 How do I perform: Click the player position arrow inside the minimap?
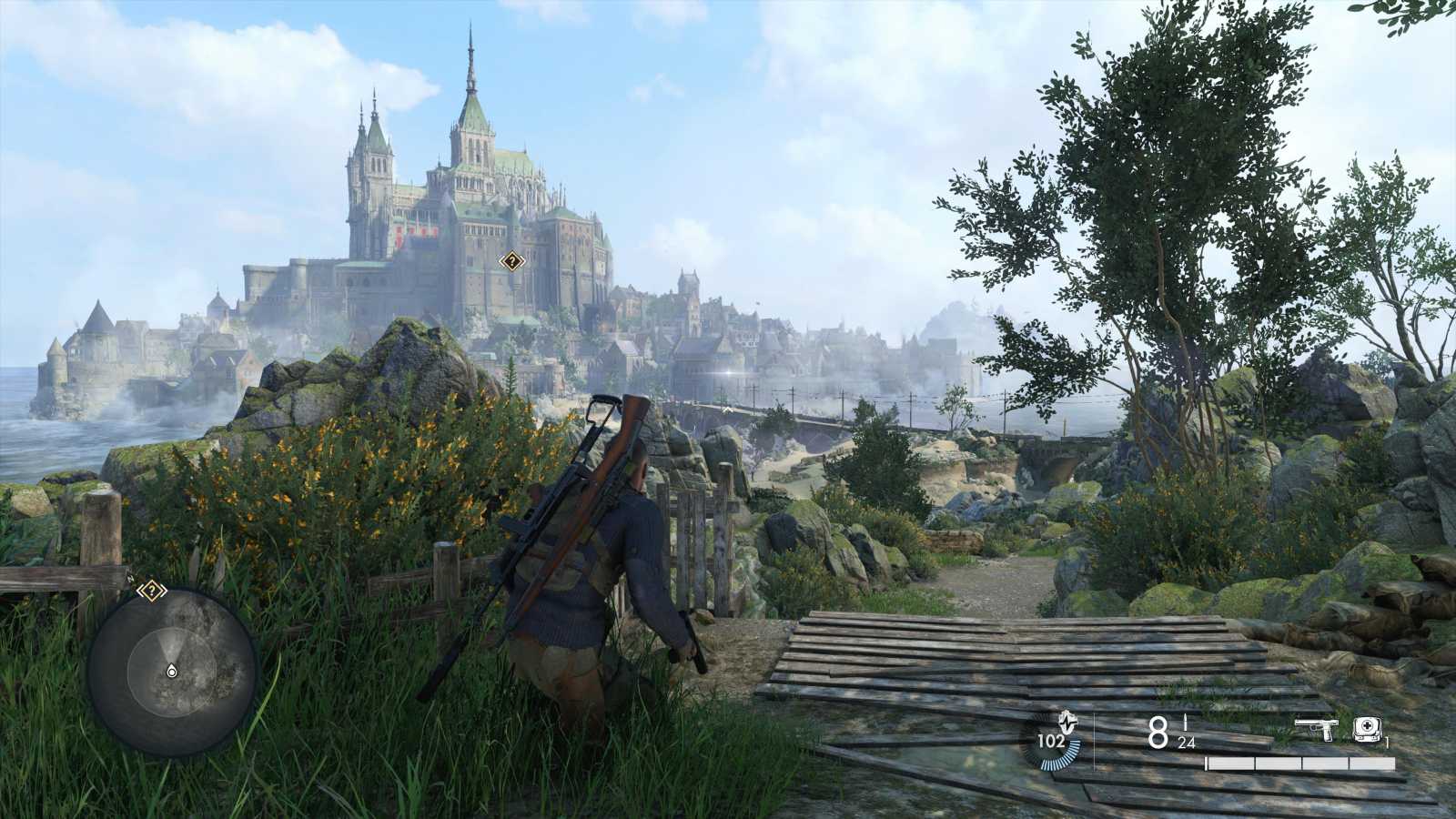pos(171,670)
